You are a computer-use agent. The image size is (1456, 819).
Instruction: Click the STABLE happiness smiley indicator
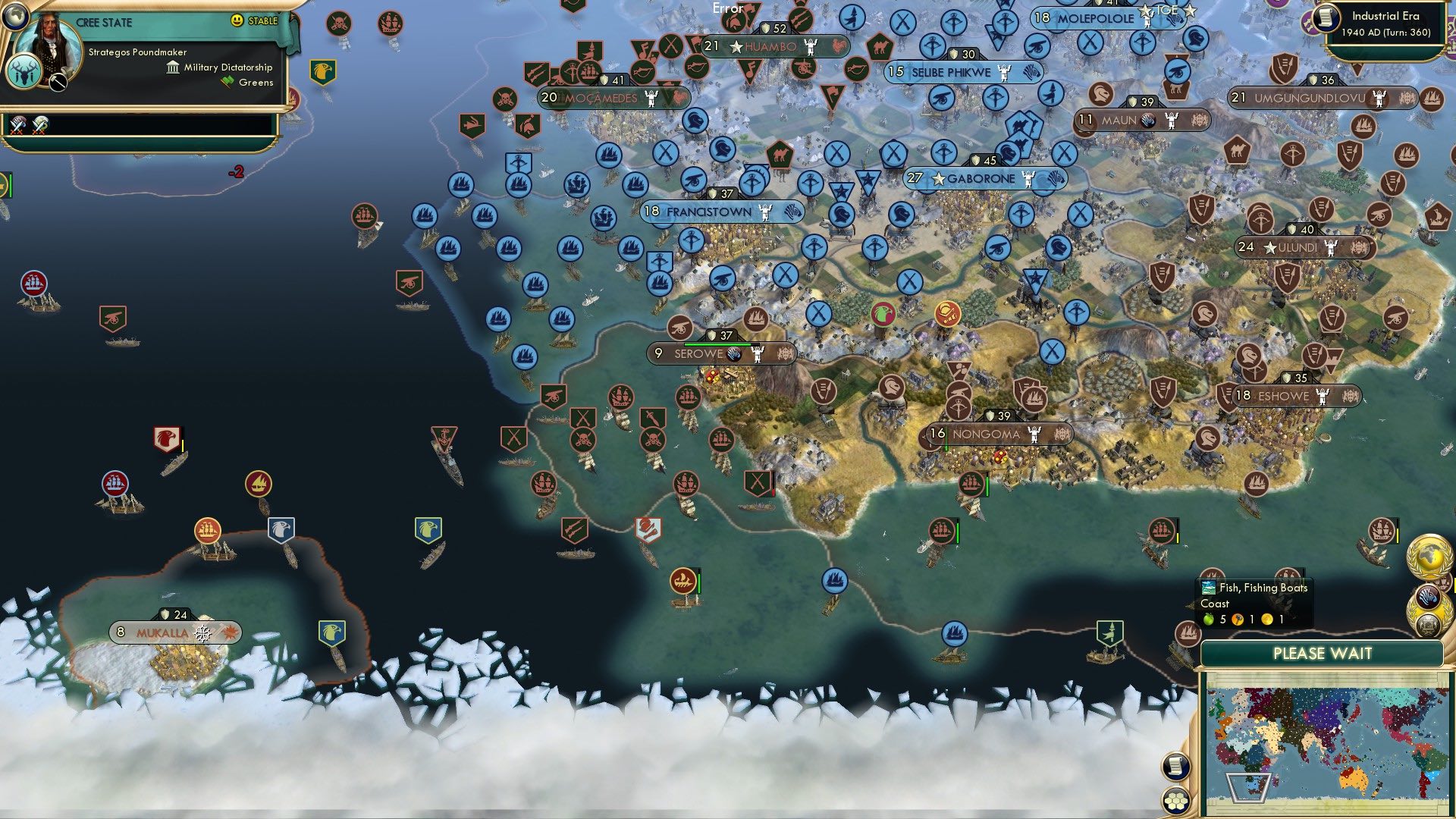(x=237, y=21)
